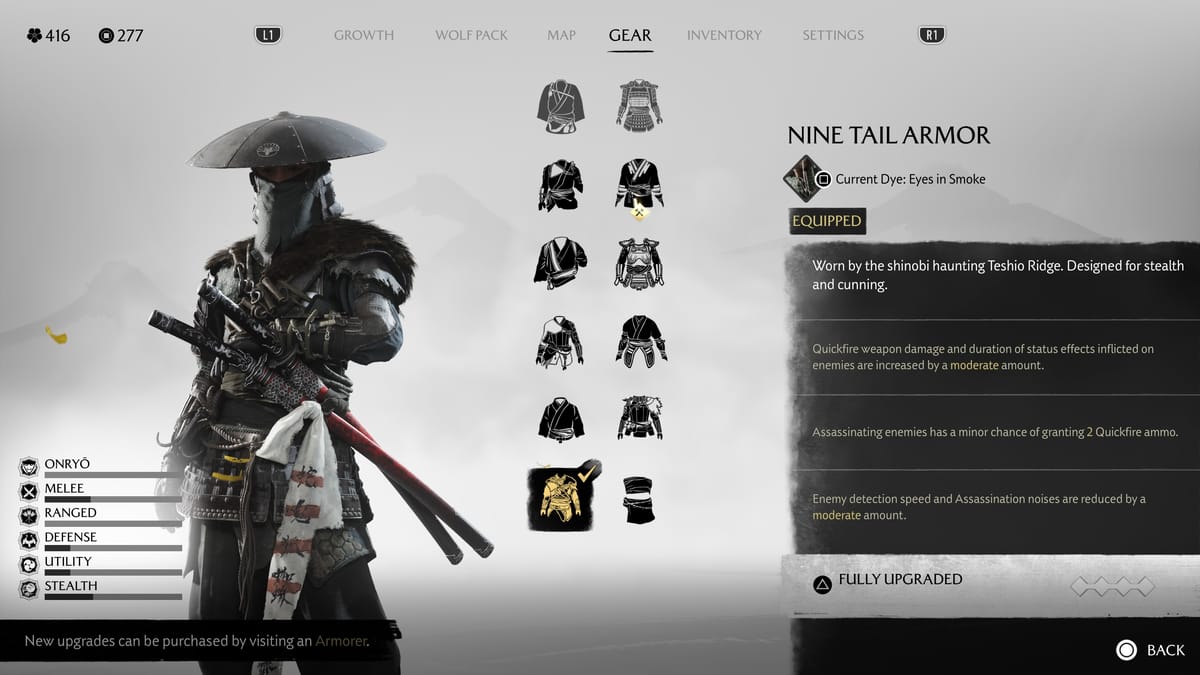Image resolution: width=1200 pixels, height=675 pixels.
Task: Pick the grey locked robe armor
Action: point(560,104)
